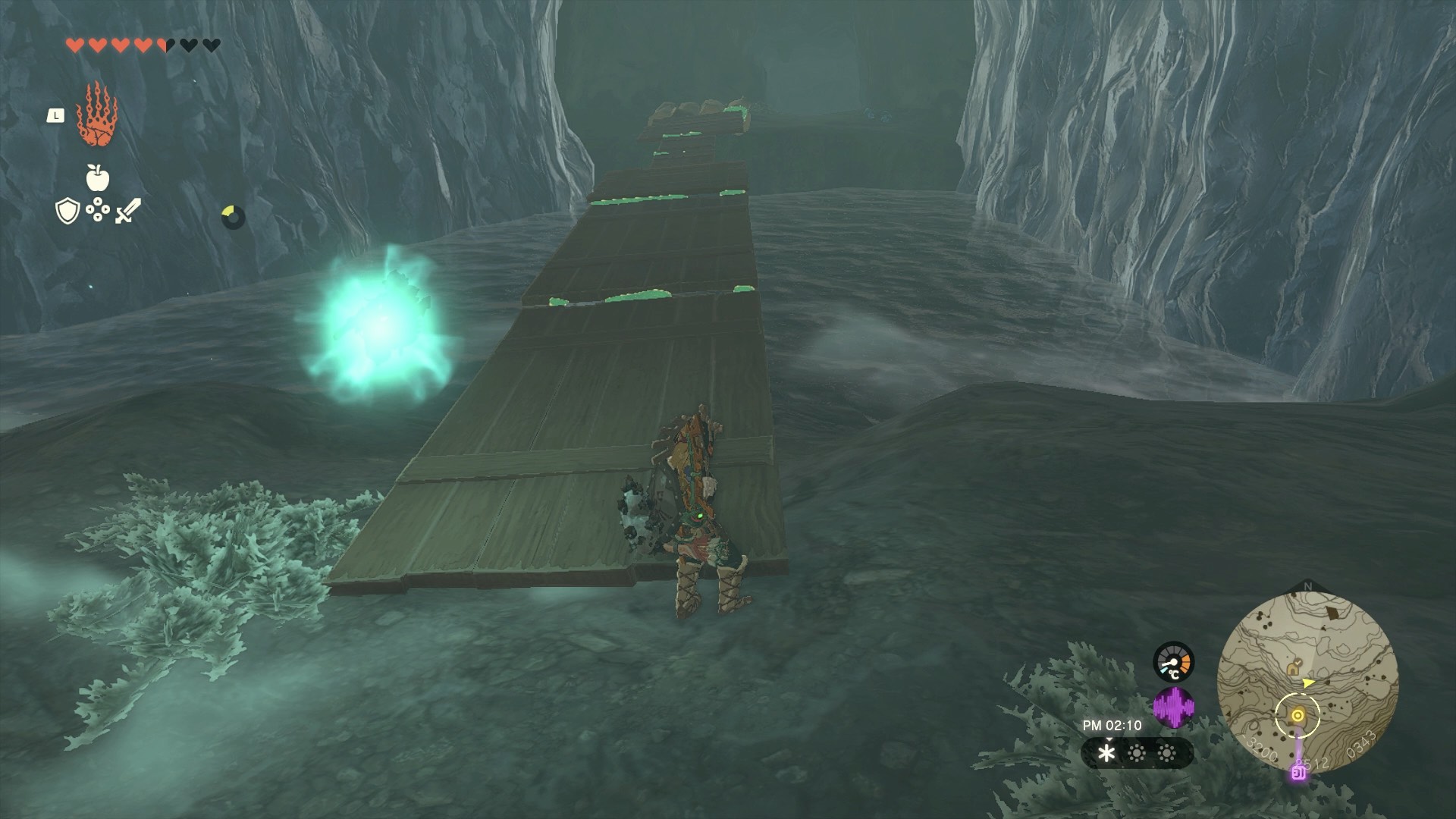Screen dimensions: 1456x819
Task: Open the shield selection icon
Action: click(68, 212)
